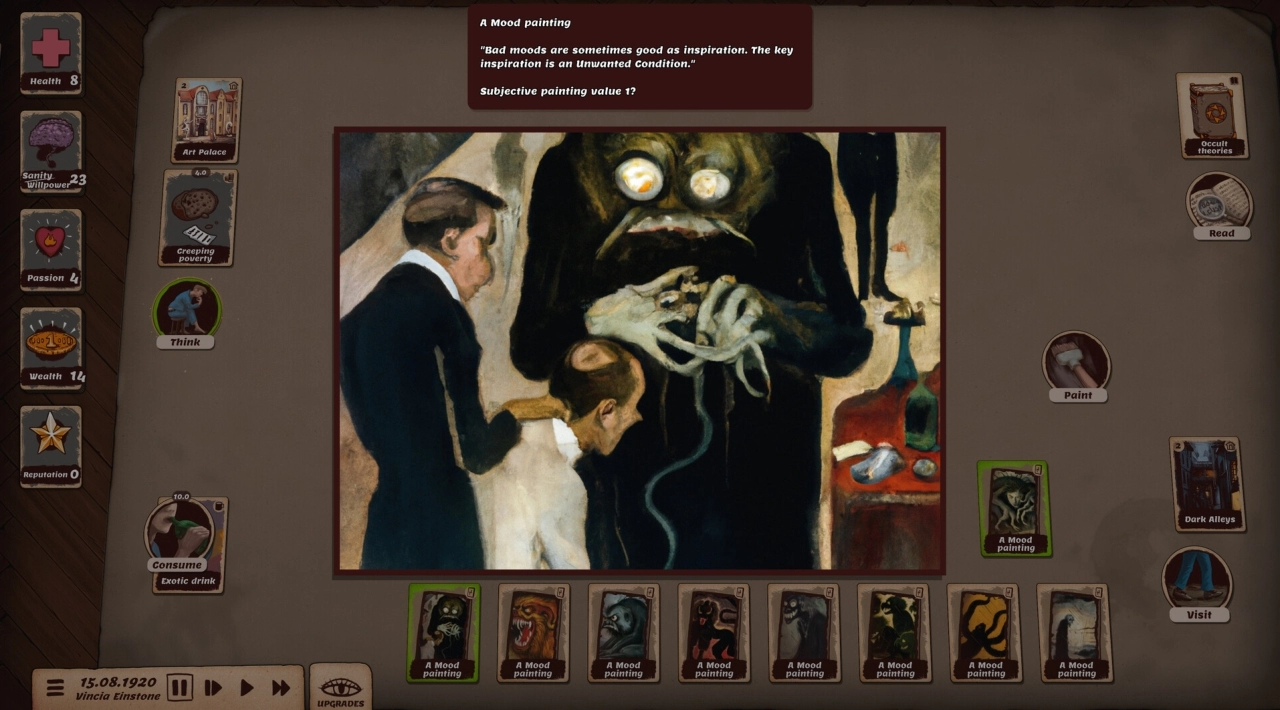Activate the fast-forward speed button

pos(281,688)
